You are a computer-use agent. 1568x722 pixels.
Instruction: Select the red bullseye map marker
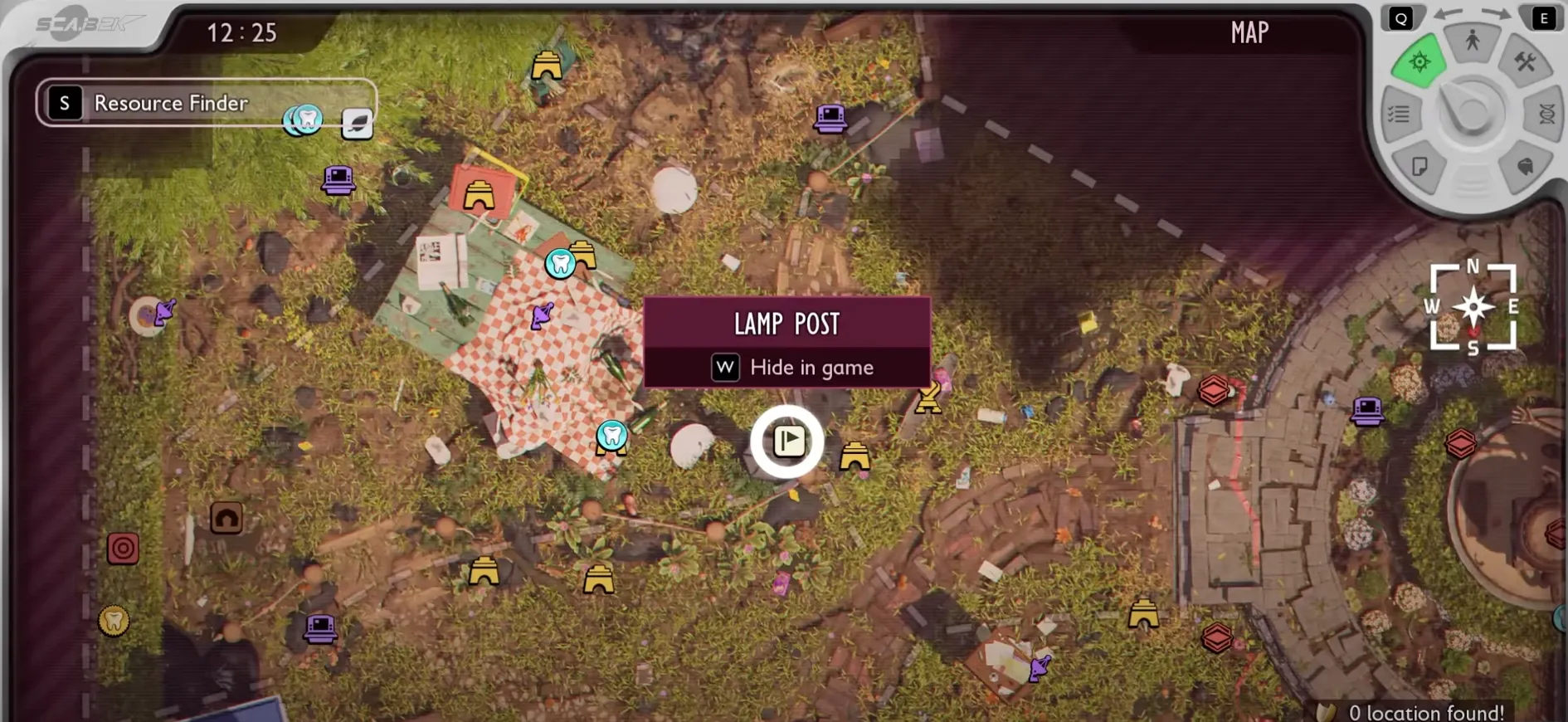123,548
